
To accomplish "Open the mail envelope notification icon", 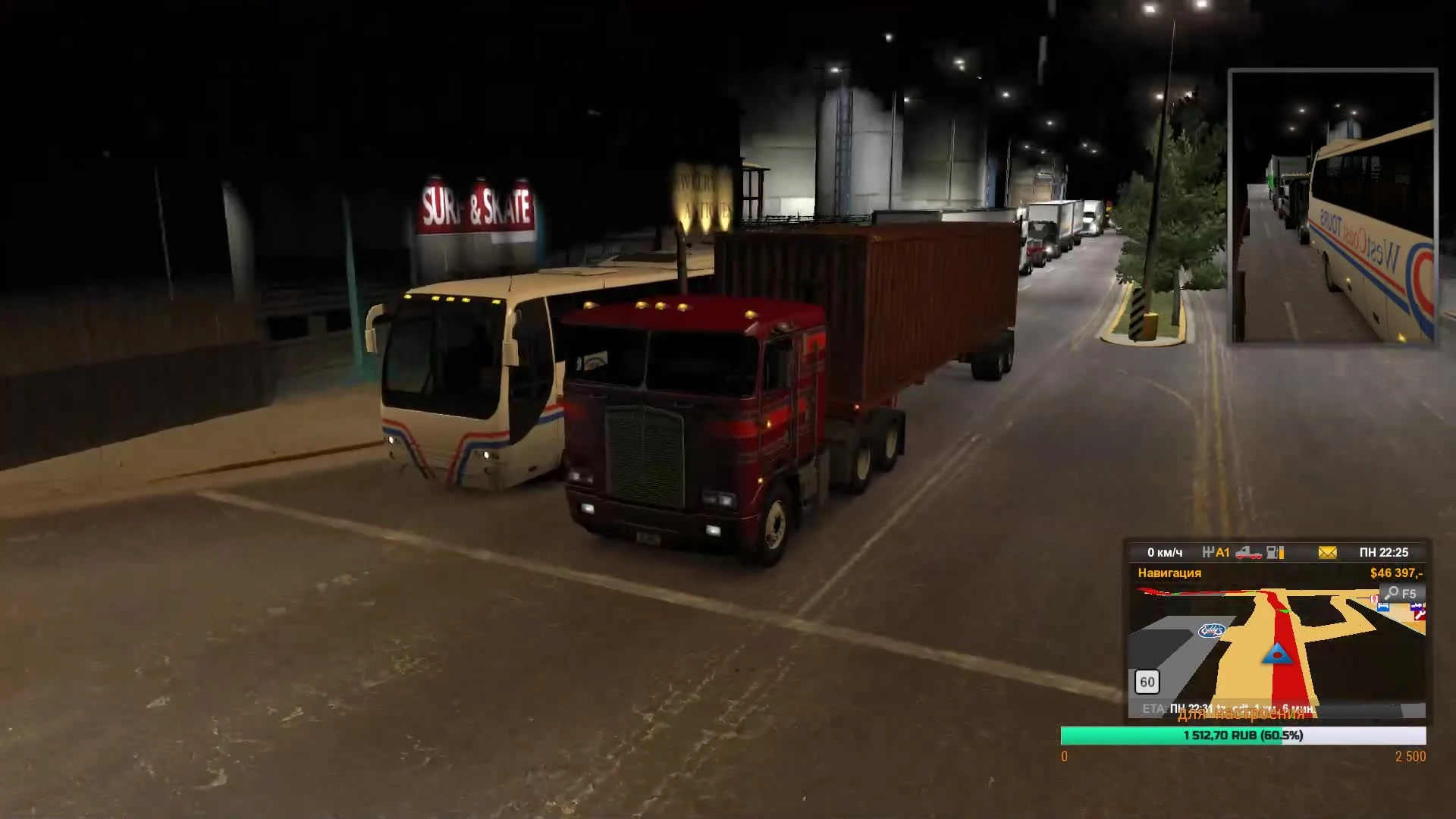I will tap(1329, 553).
